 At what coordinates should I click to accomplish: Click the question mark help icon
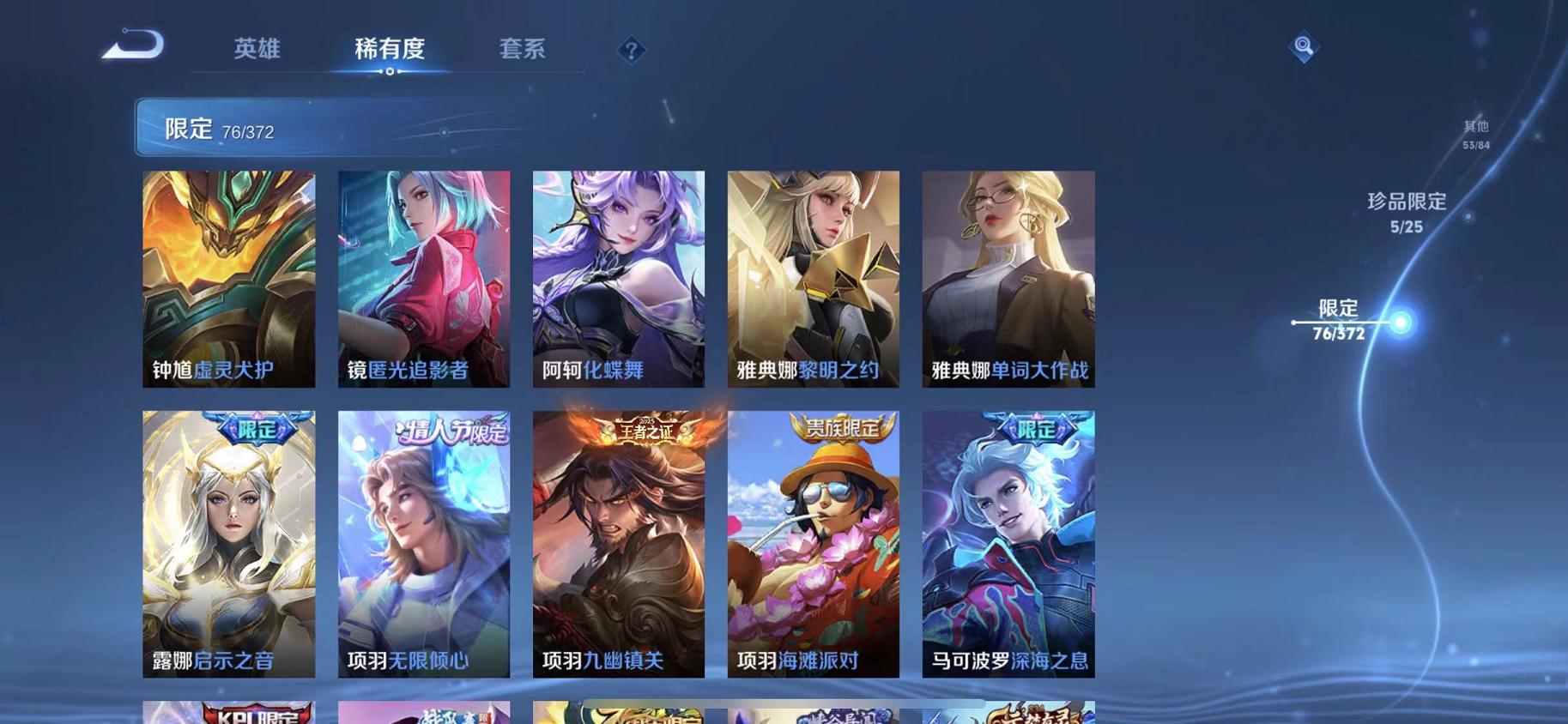(x=631, y=51)
